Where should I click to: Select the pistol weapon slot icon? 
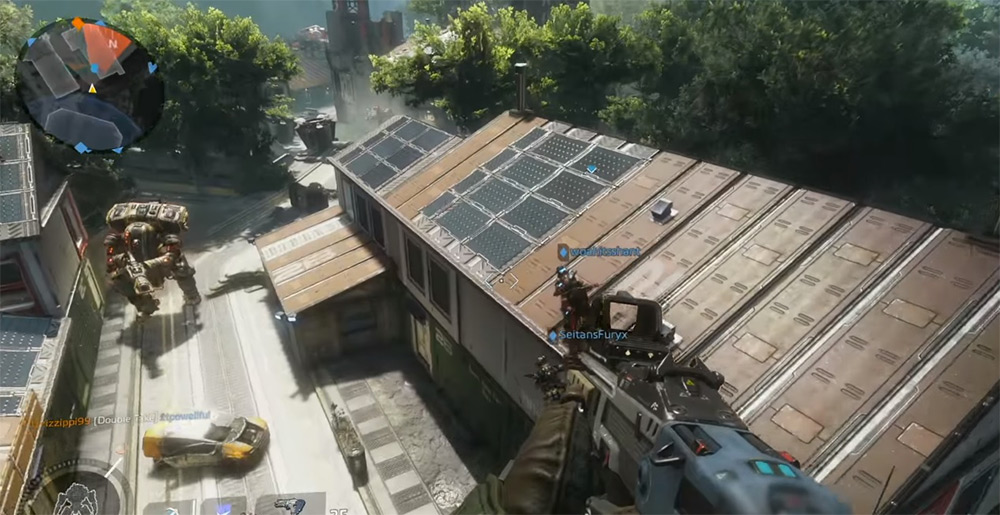(290, 505)
